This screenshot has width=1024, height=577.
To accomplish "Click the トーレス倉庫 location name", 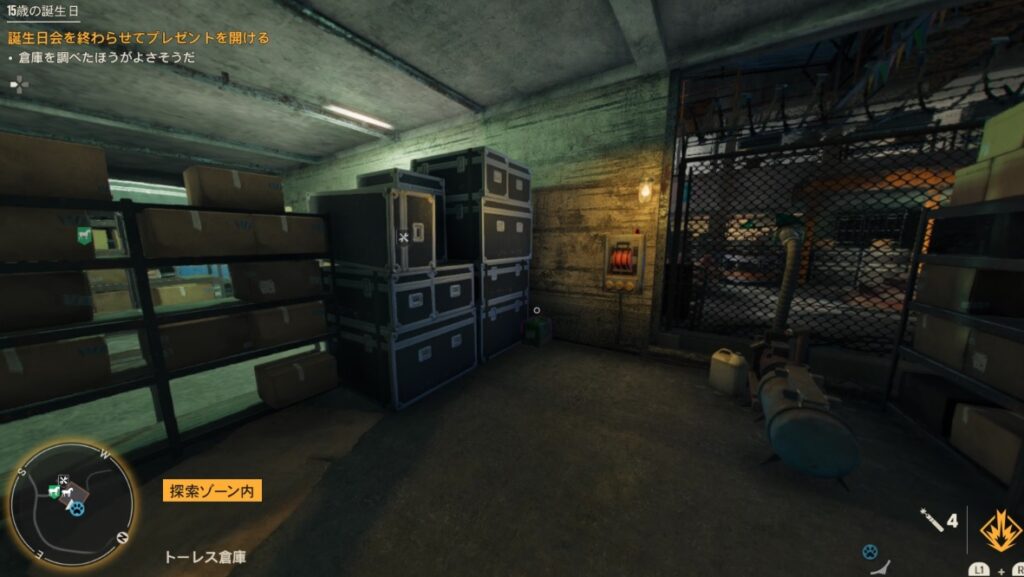I will pyautogui.click(x=206, y=556).
